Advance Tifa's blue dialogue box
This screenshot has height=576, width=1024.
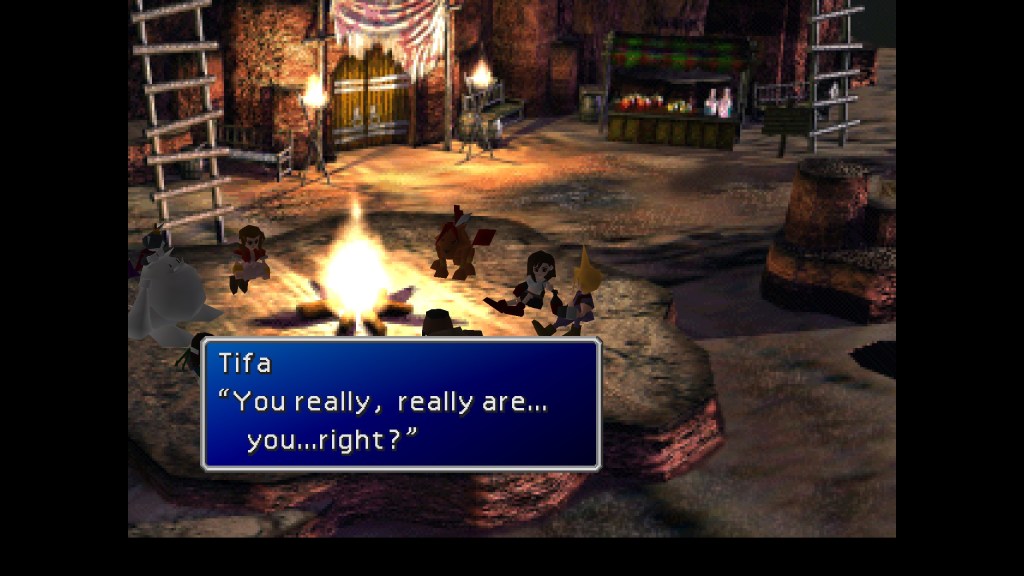click(x=400, y=404)
